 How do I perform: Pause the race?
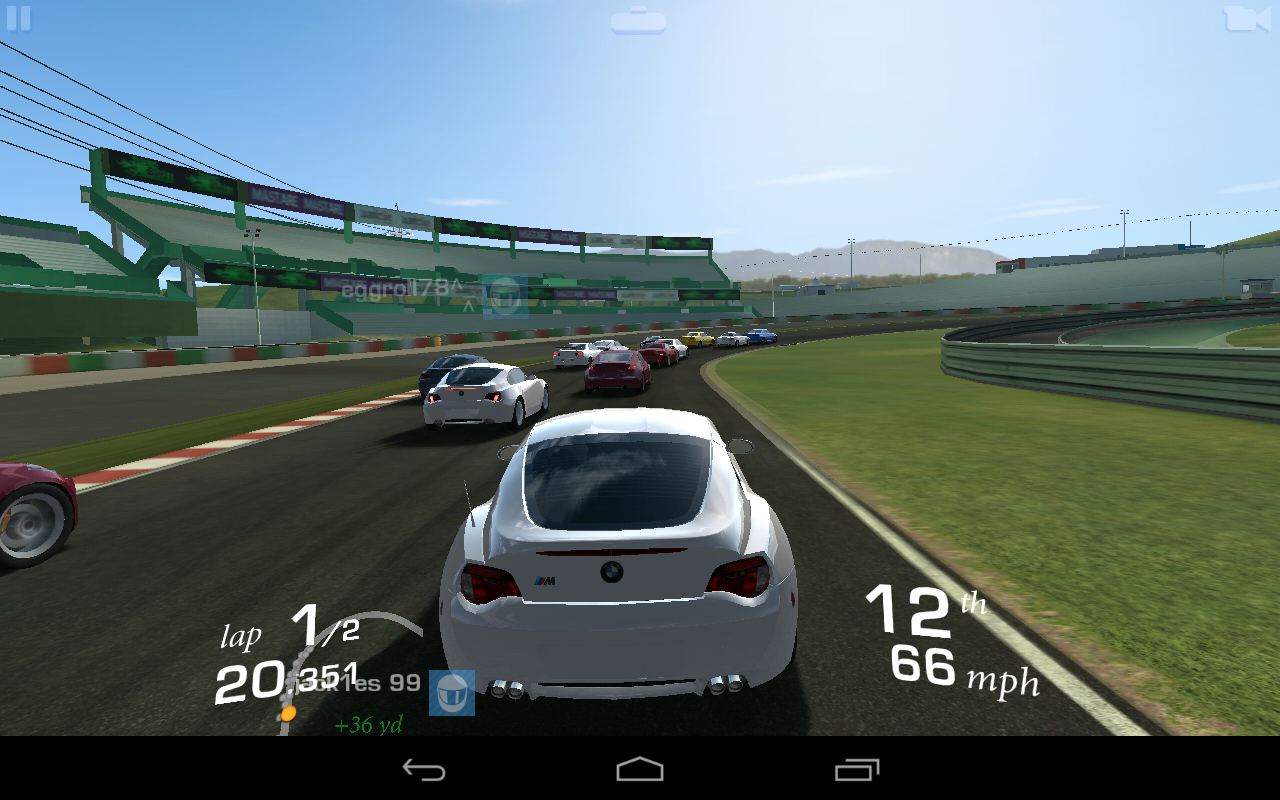coord(20,18)
